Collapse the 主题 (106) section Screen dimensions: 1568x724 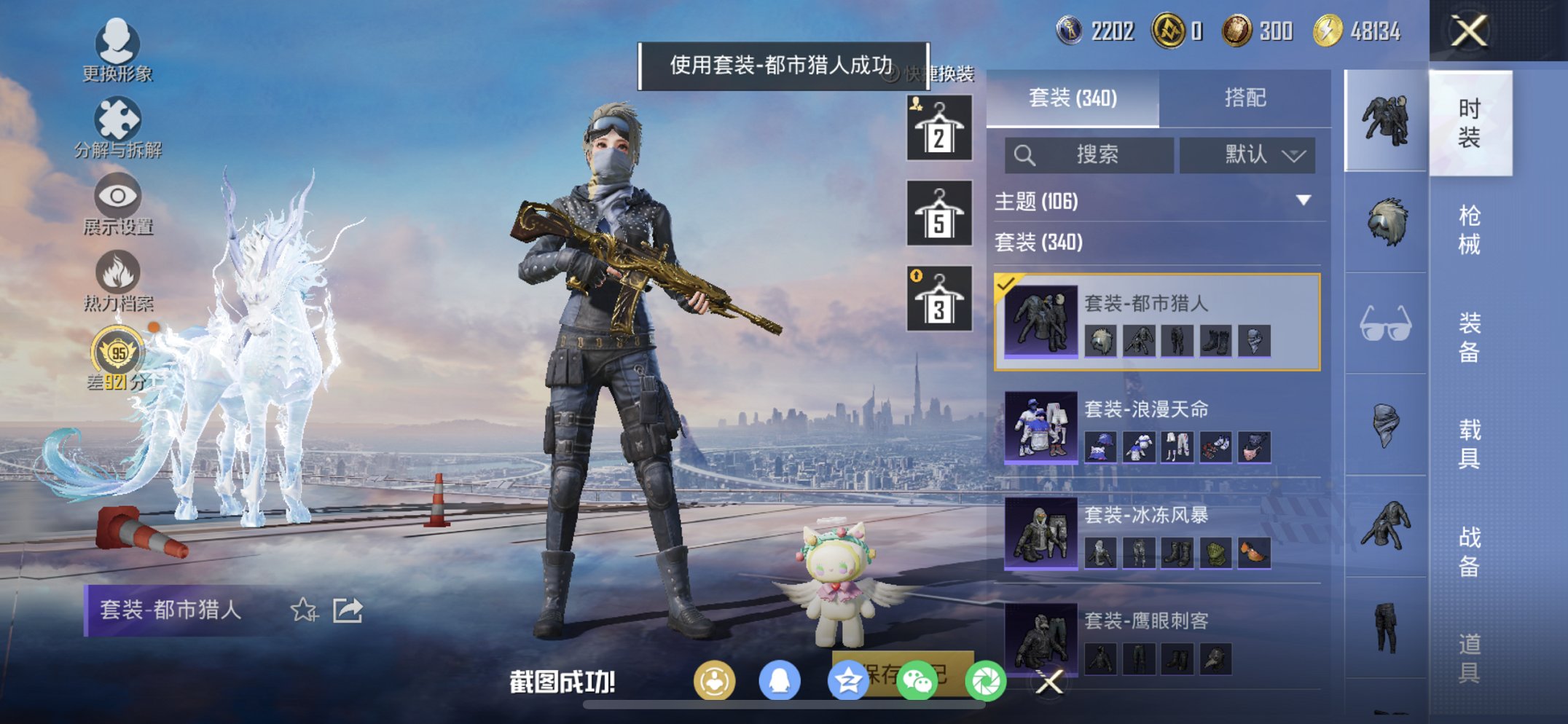(1304, 201)
